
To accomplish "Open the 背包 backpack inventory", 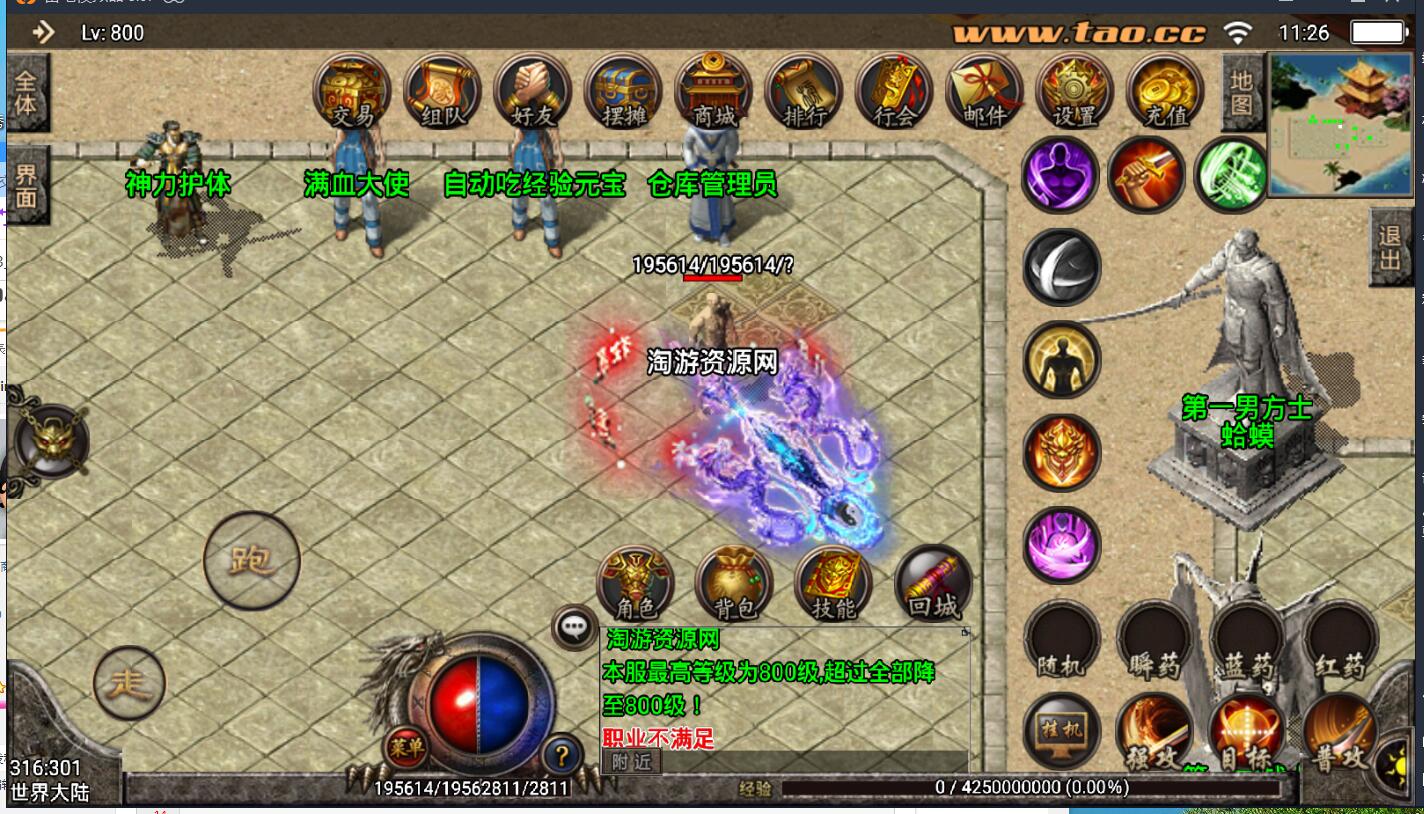I will 735,585.
